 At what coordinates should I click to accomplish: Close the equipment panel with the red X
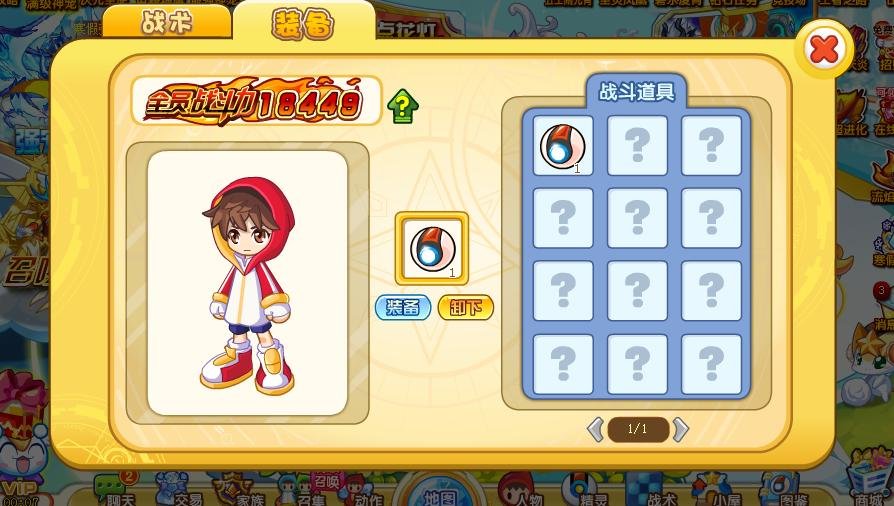(x=823, y=48)
